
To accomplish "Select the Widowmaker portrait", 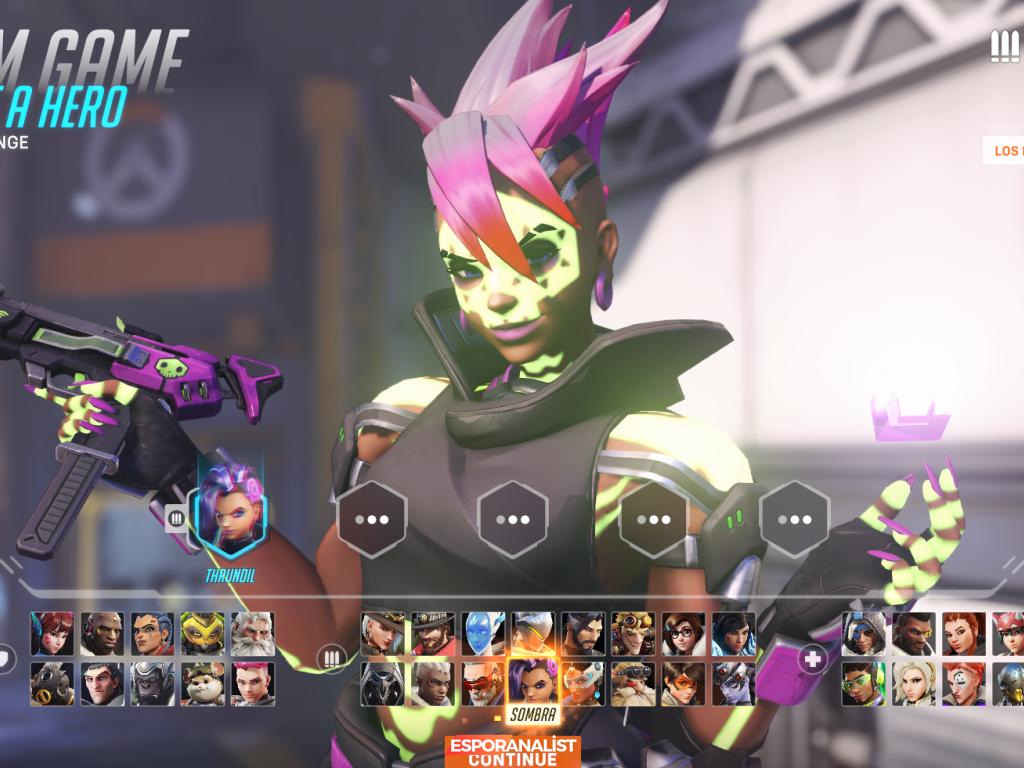I will (x=733, y=683).
